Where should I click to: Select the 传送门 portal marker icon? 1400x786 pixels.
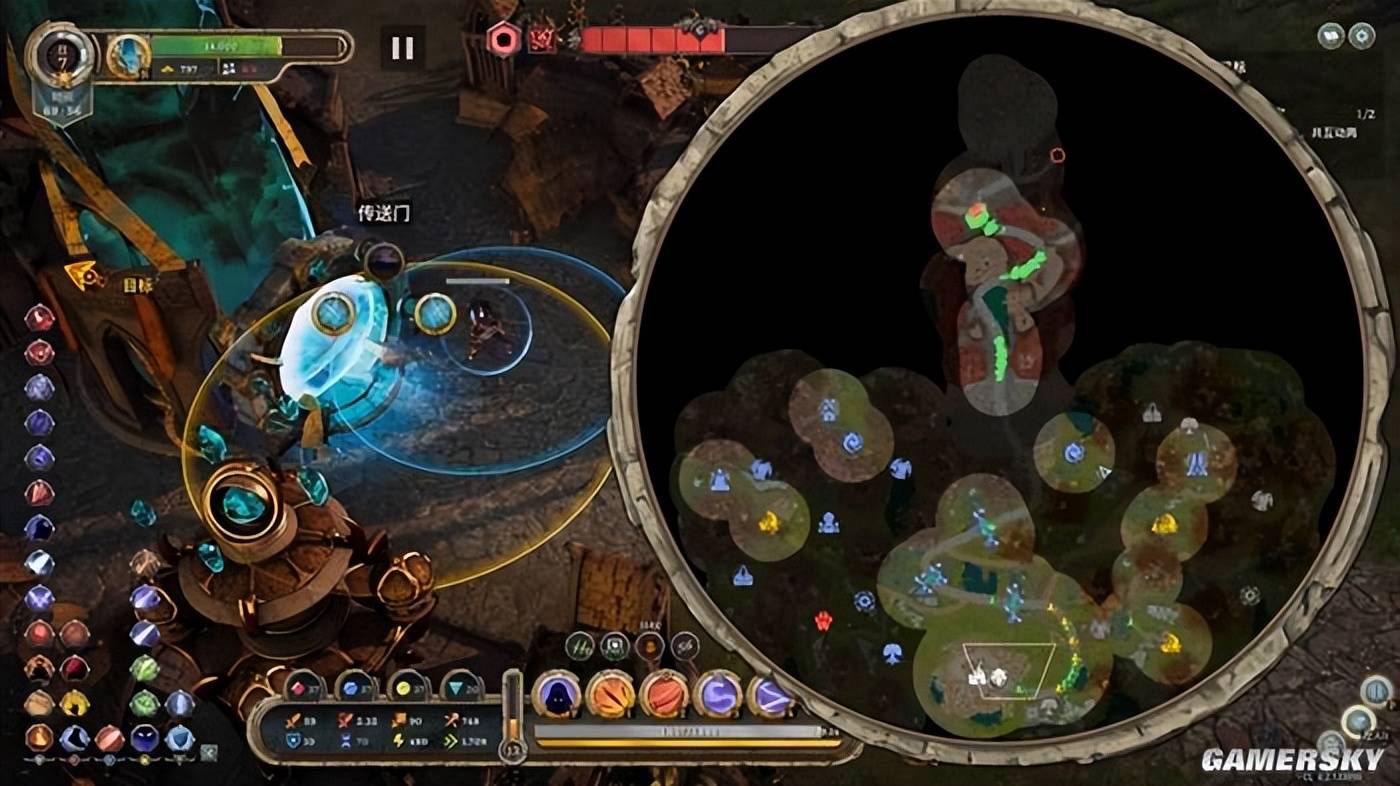click(383, 262)
